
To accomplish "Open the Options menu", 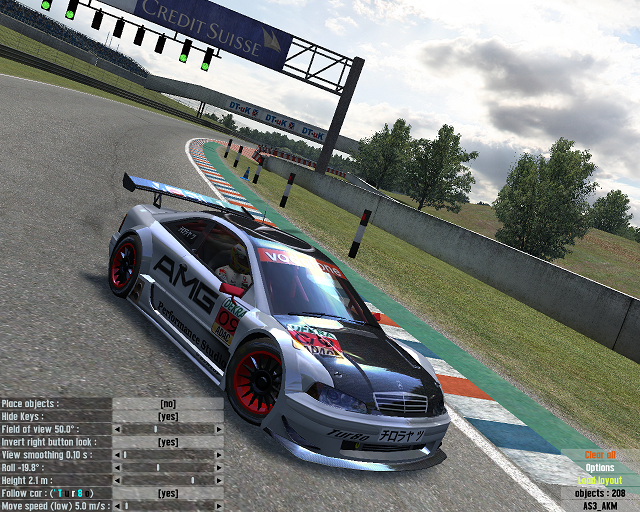I will pyautogui.click(x=600, y=468).
